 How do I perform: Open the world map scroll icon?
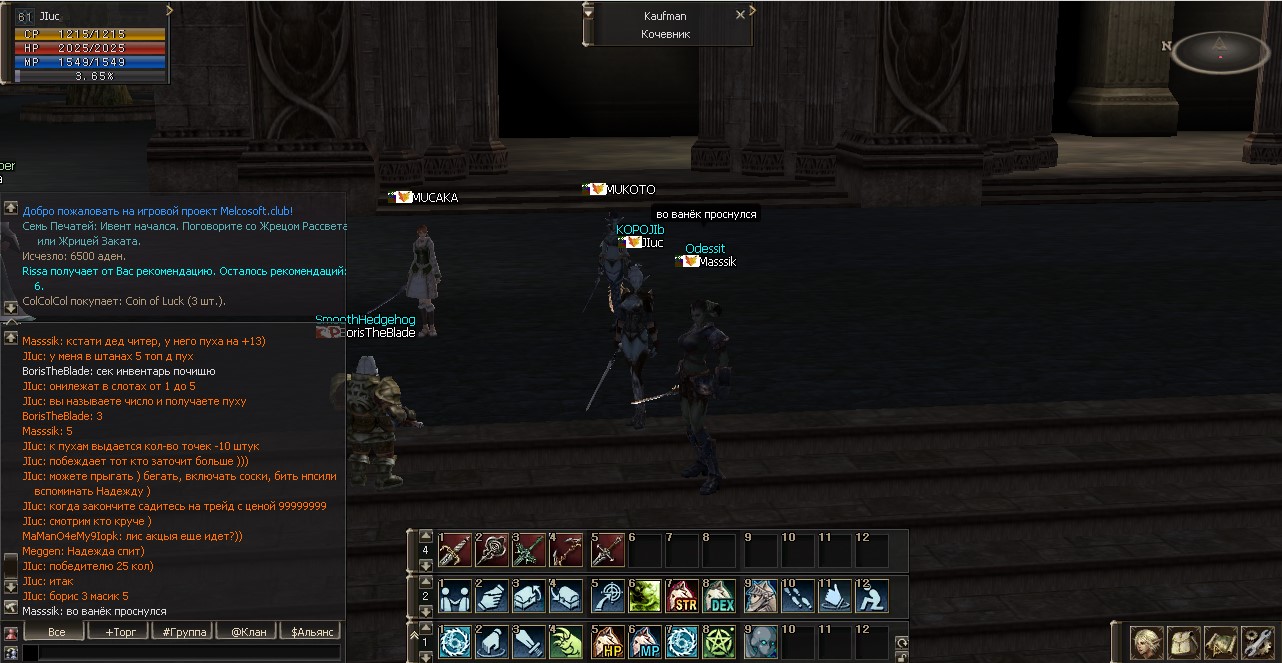click(1220, 641)
